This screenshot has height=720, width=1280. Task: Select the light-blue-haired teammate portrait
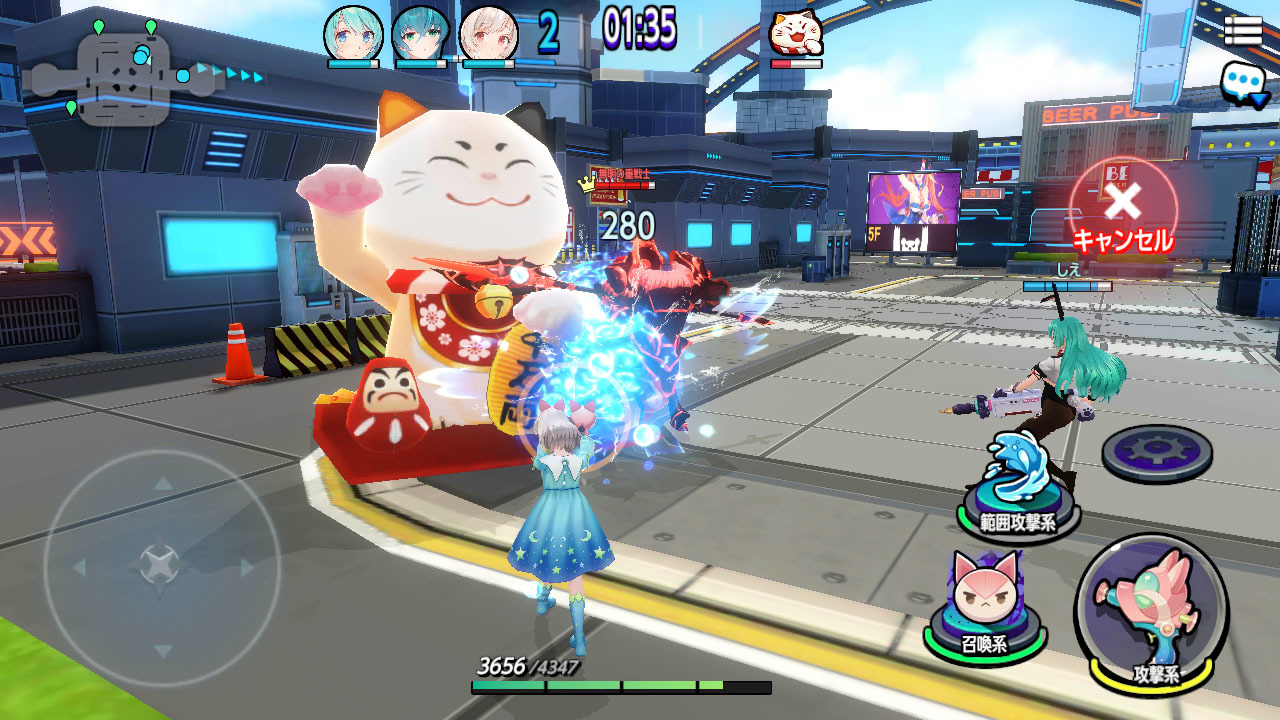click(x=353, y=34)
